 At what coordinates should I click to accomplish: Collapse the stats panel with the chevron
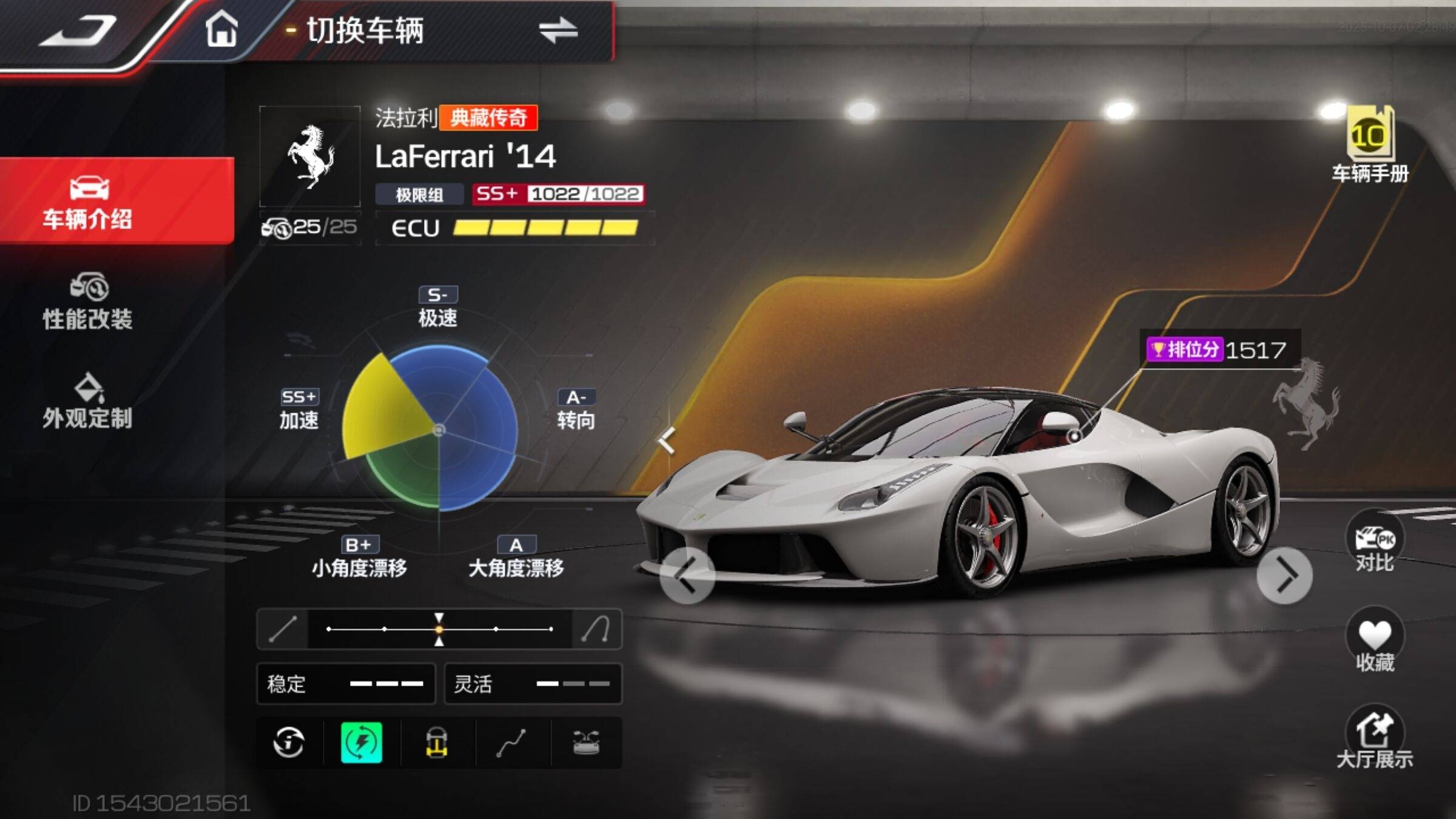click(x=667, y=440)
